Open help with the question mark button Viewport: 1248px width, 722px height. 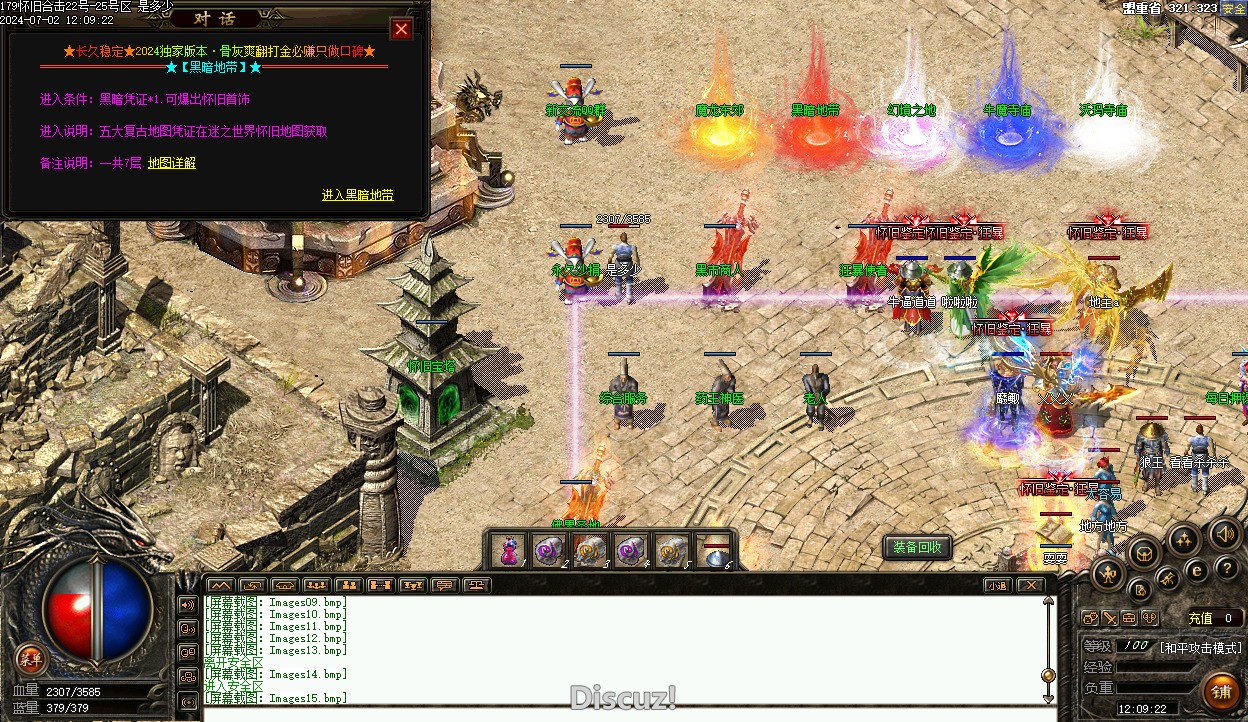click(x=1226, y=567)
